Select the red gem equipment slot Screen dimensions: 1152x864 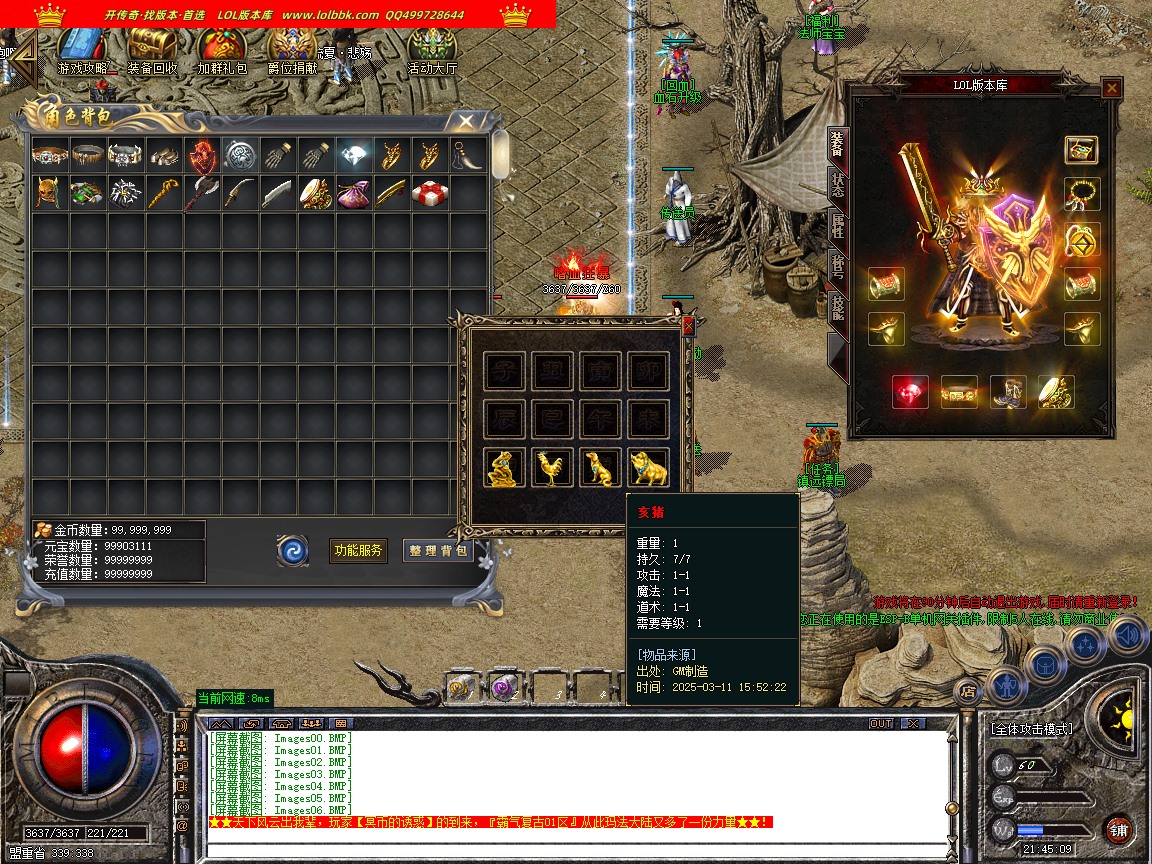pos(910,392)
